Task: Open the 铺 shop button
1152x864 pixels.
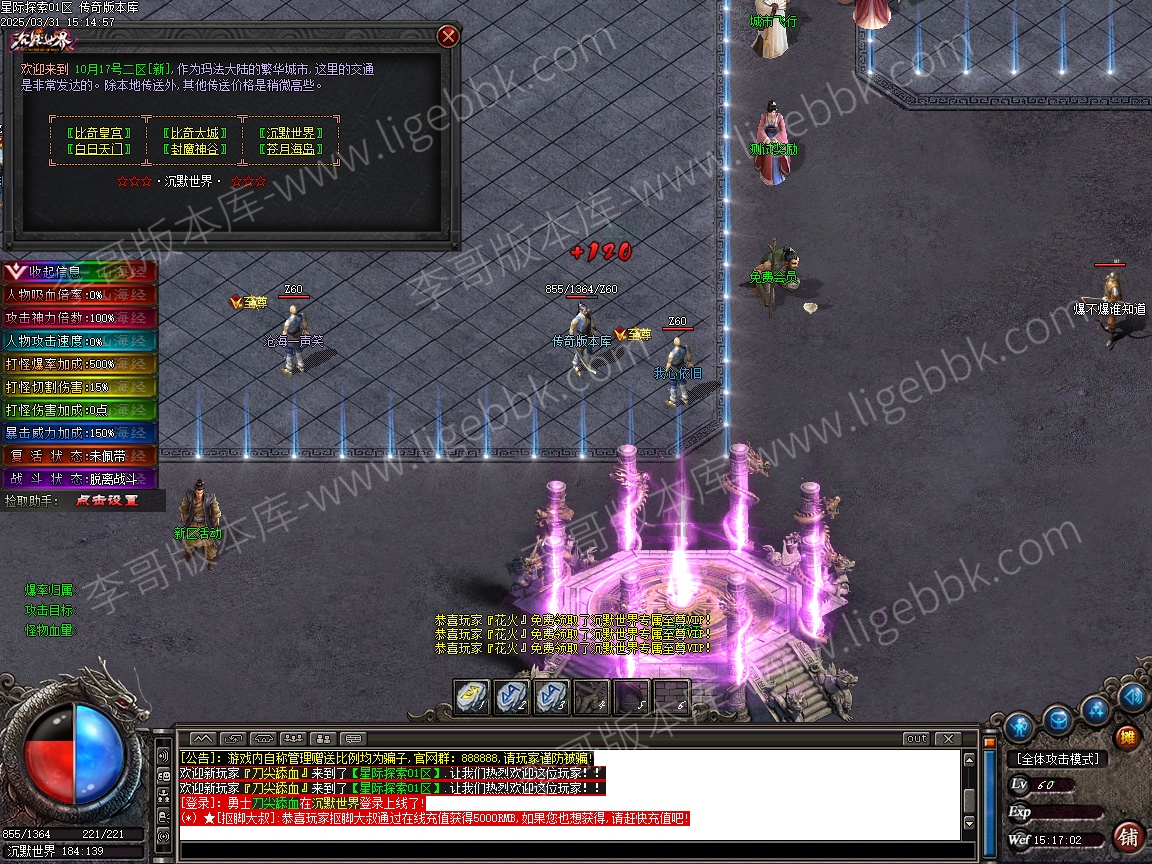Action: [1129, 835]
